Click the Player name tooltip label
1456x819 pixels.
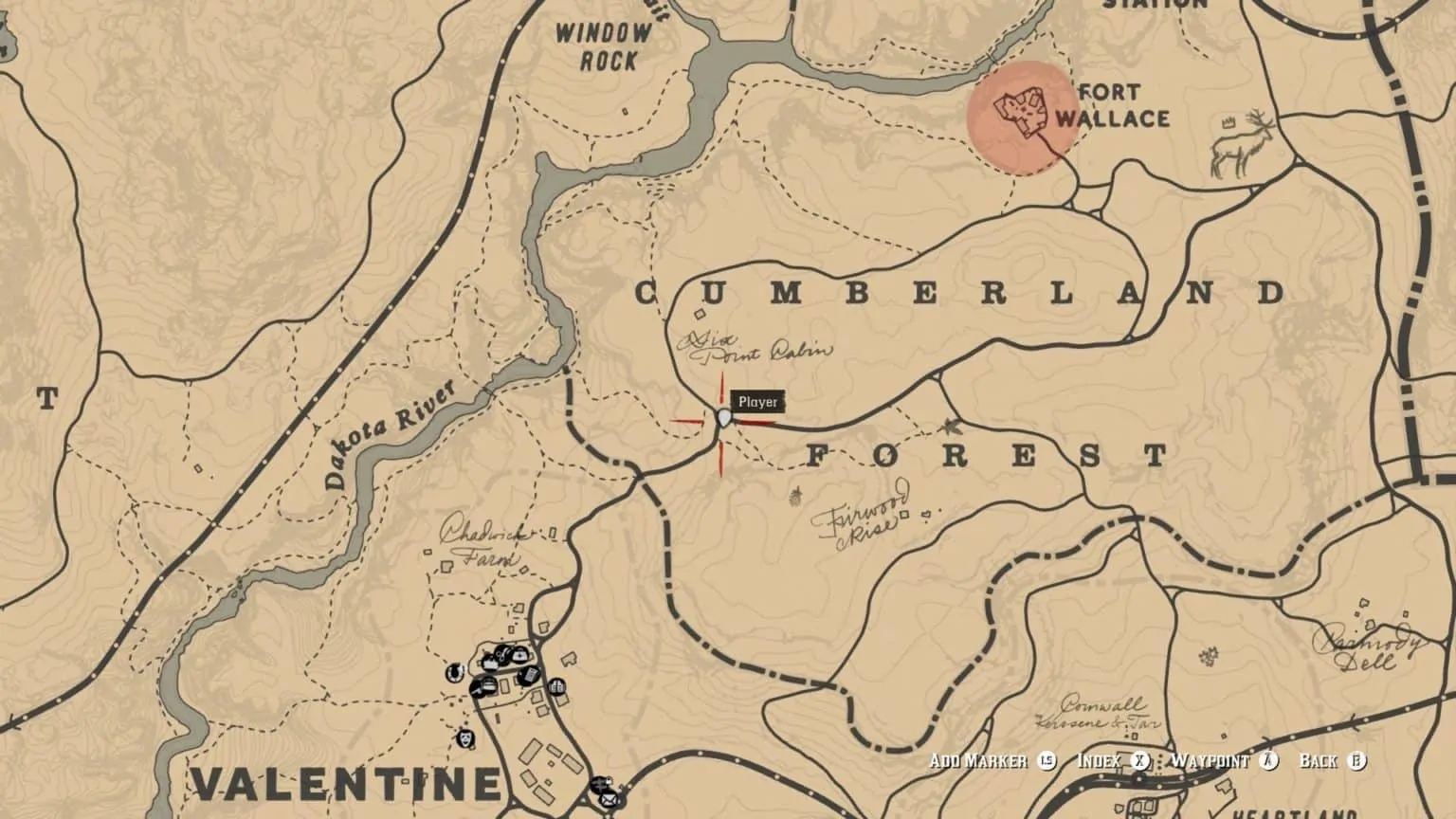(758, 401)
